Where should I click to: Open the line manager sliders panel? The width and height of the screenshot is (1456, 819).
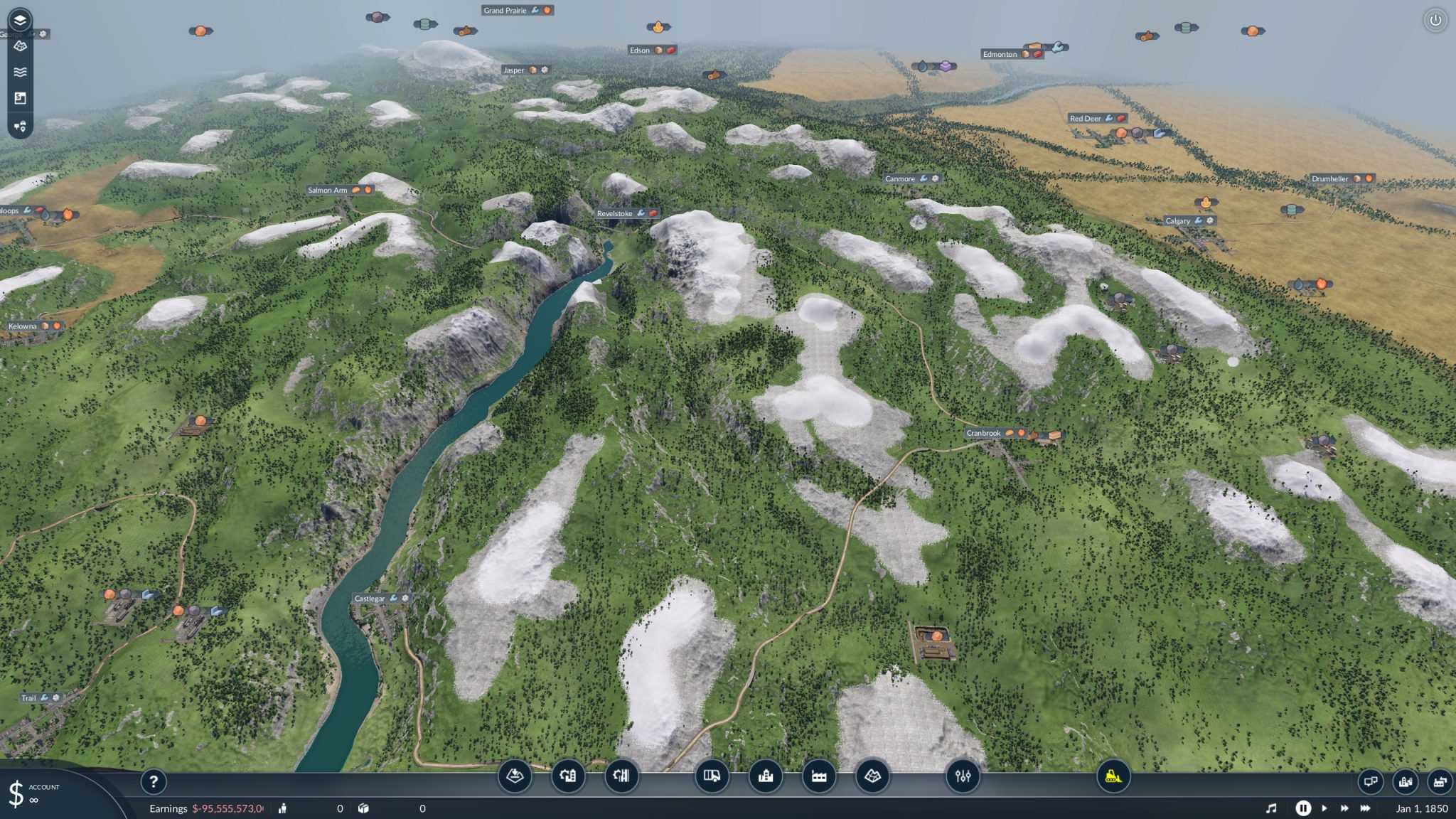[963, 777]
